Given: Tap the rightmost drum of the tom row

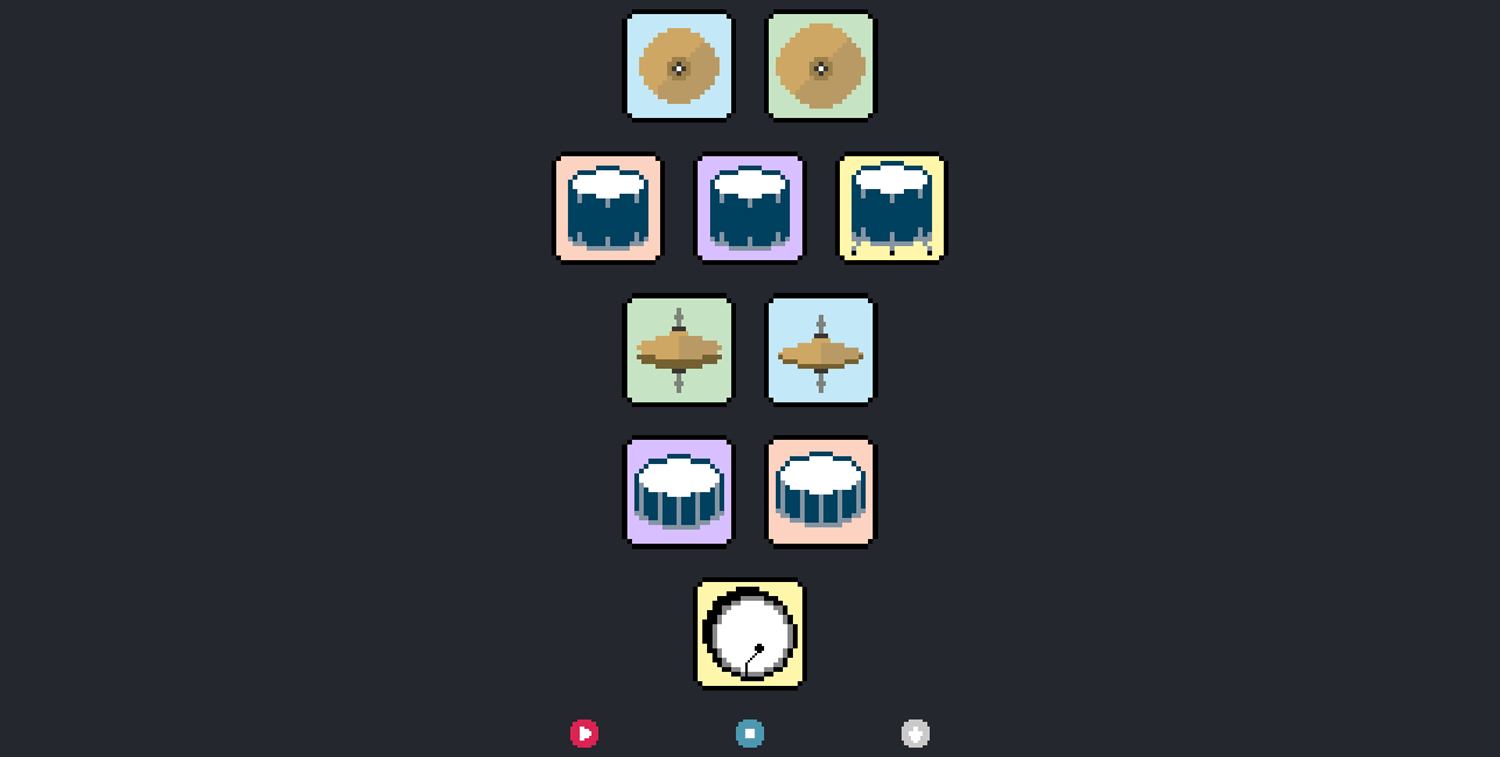Looking at the screenshot, I should coord(890,207).
